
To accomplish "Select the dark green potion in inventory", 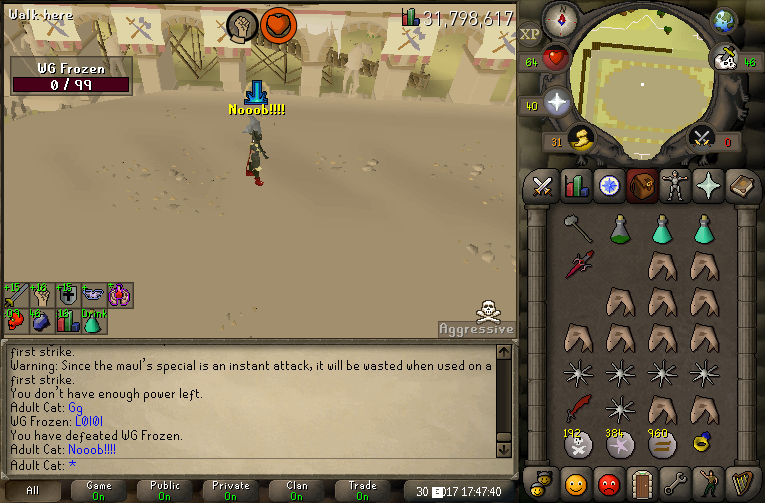I will coord(619,229).
